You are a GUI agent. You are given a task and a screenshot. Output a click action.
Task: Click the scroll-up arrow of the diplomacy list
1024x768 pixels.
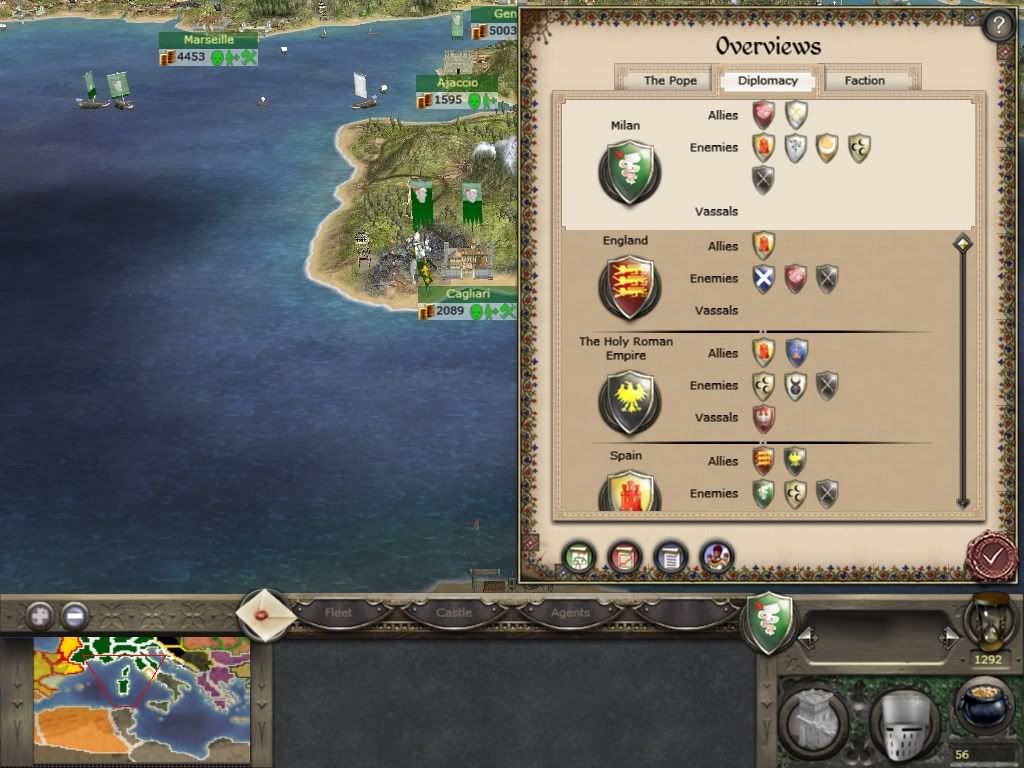pos(963,243)
